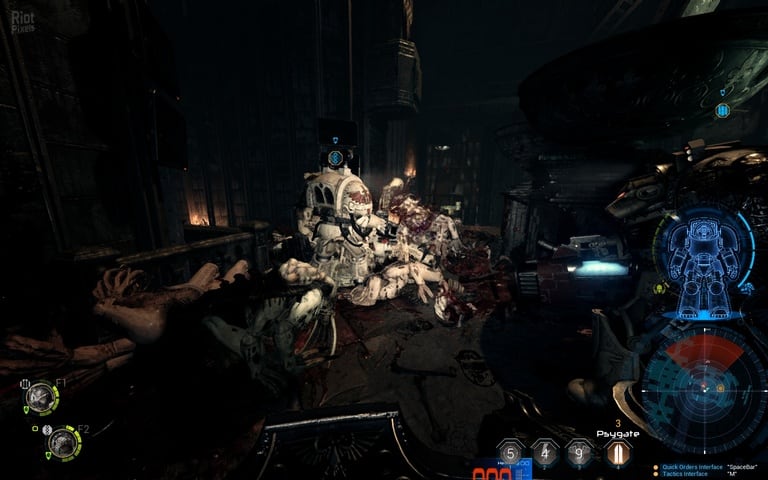The height and width of the screenshot is (480, 768).
Task: Select the F2 squad member portrait
Action: coord(63,442)
